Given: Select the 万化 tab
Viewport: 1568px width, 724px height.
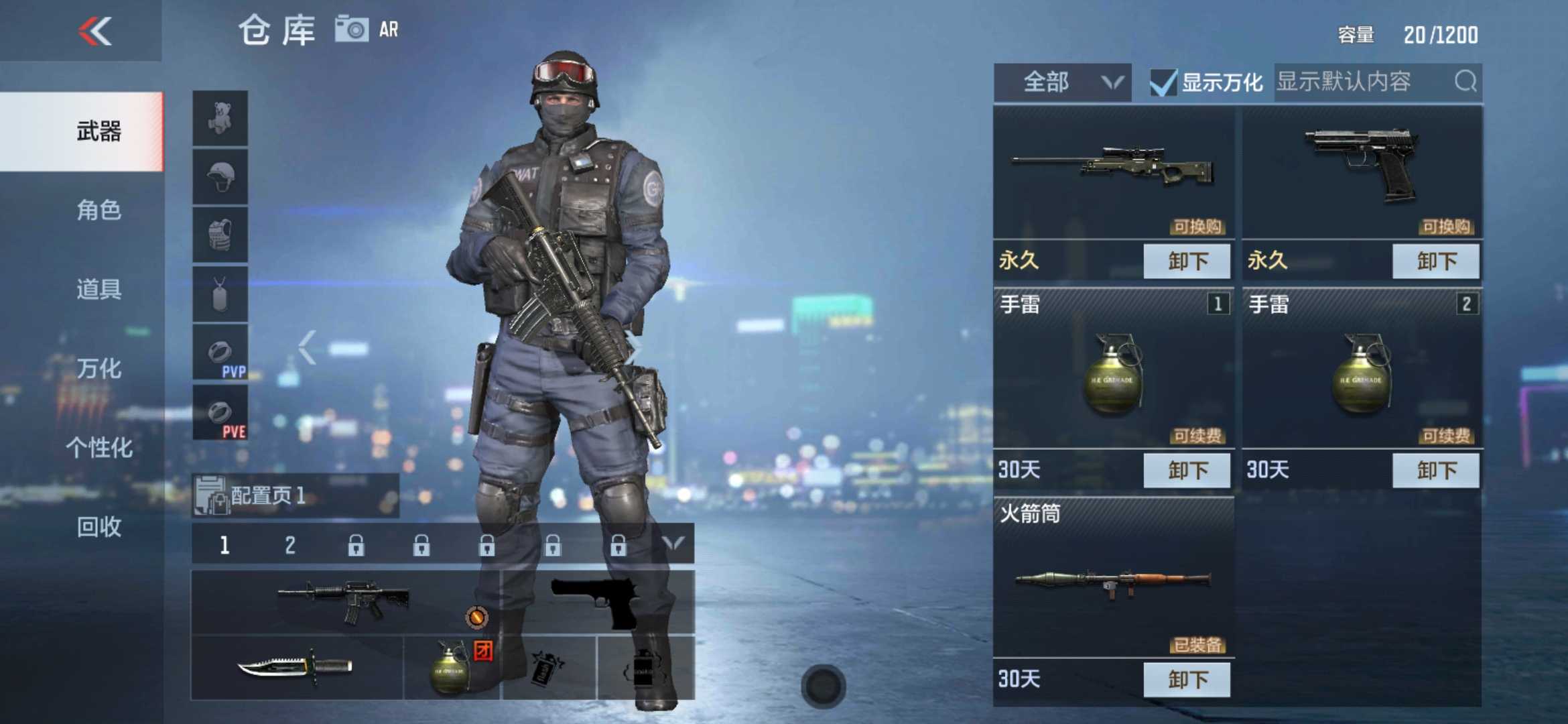Looking at the screenshot, I should click(x=99, y=368).
